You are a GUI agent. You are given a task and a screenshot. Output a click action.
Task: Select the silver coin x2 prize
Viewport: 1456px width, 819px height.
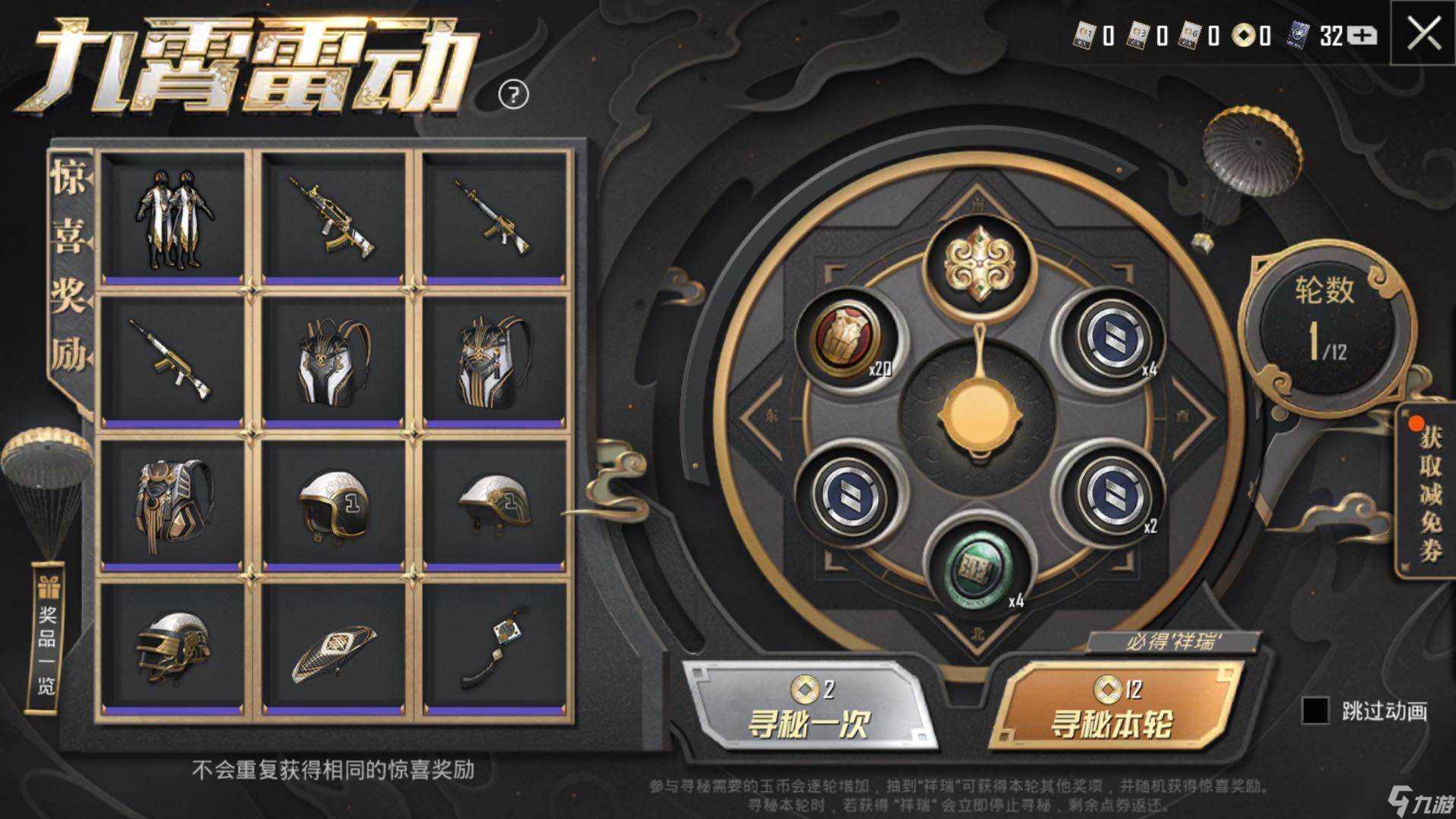pyautogui.click(x=1109, y=493)
